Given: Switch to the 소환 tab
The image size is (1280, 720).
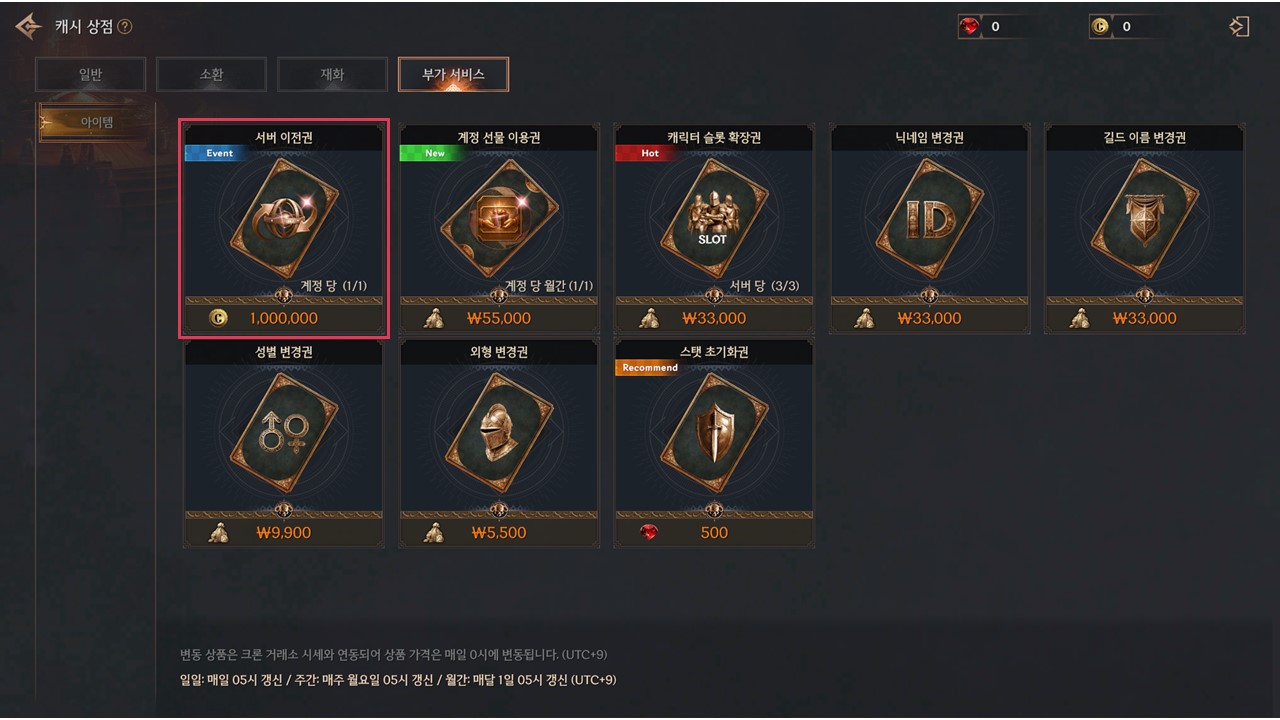Looking at the screenshot, I should click(212, 74).
